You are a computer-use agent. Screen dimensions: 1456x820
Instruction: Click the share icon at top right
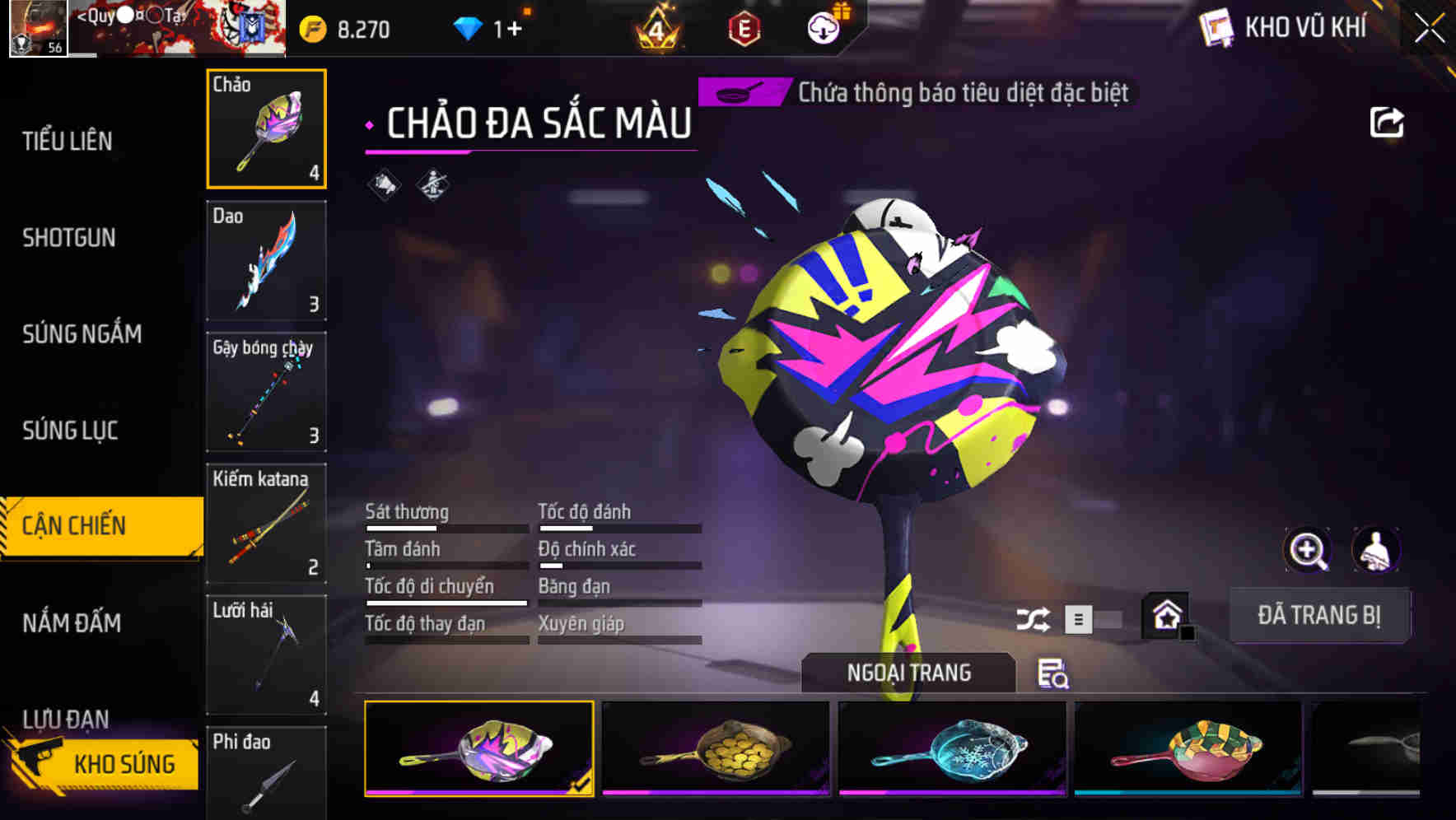(1387, 122)
